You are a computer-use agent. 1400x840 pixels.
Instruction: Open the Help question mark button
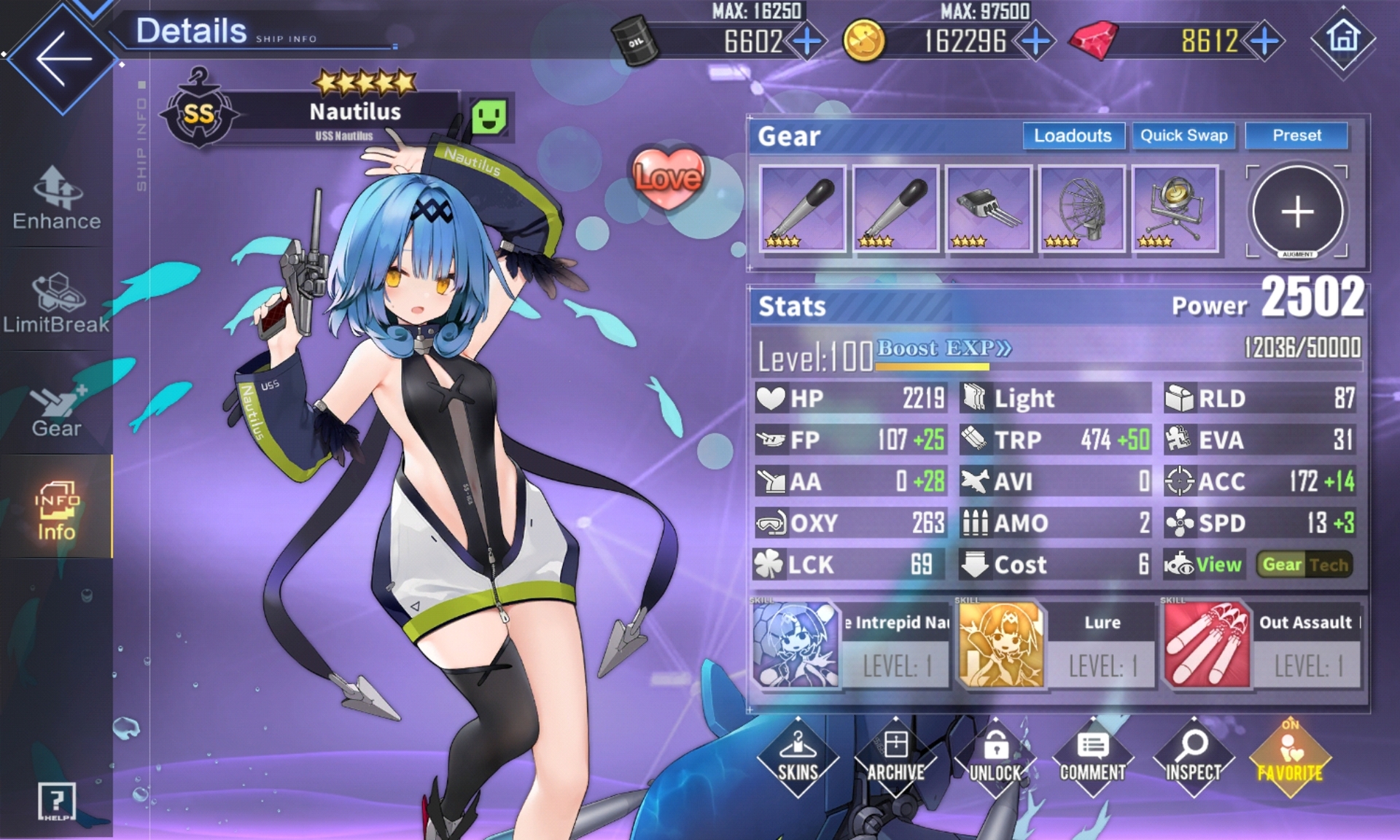[x=56, y=801]
